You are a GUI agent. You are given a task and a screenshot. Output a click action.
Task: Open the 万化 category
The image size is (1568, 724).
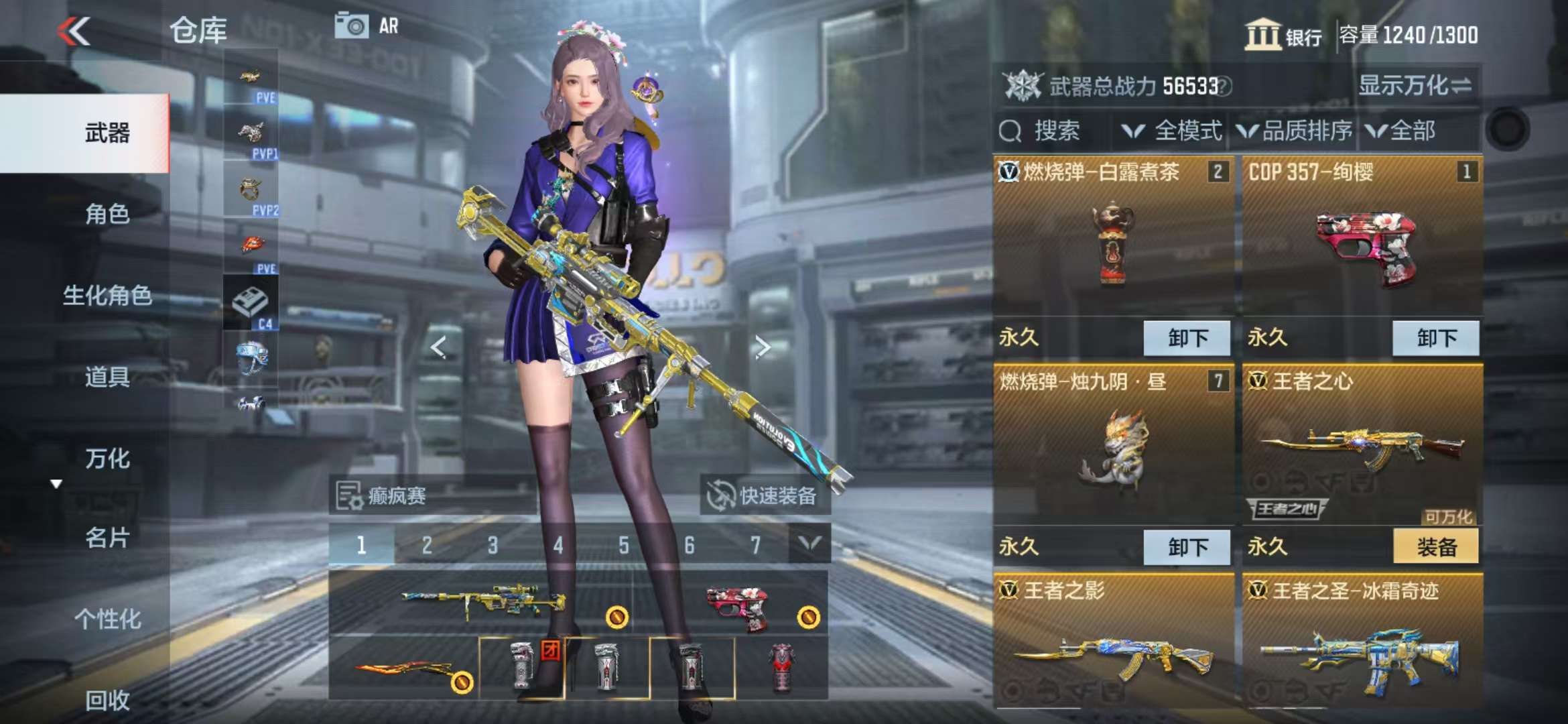click(107, 459)
